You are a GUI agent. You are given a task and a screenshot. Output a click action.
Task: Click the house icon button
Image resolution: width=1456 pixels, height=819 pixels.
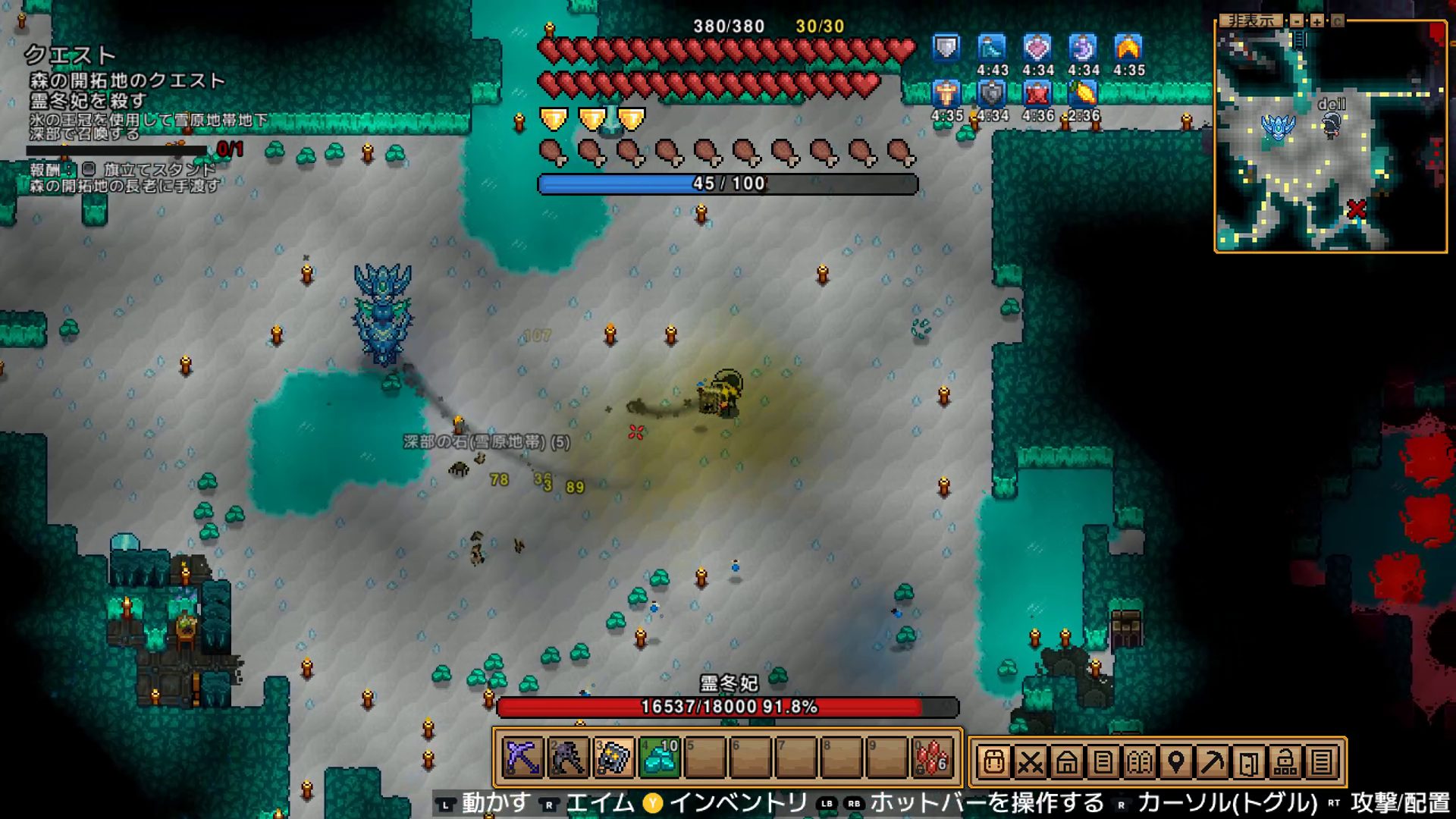click(x=1066, y=762)
